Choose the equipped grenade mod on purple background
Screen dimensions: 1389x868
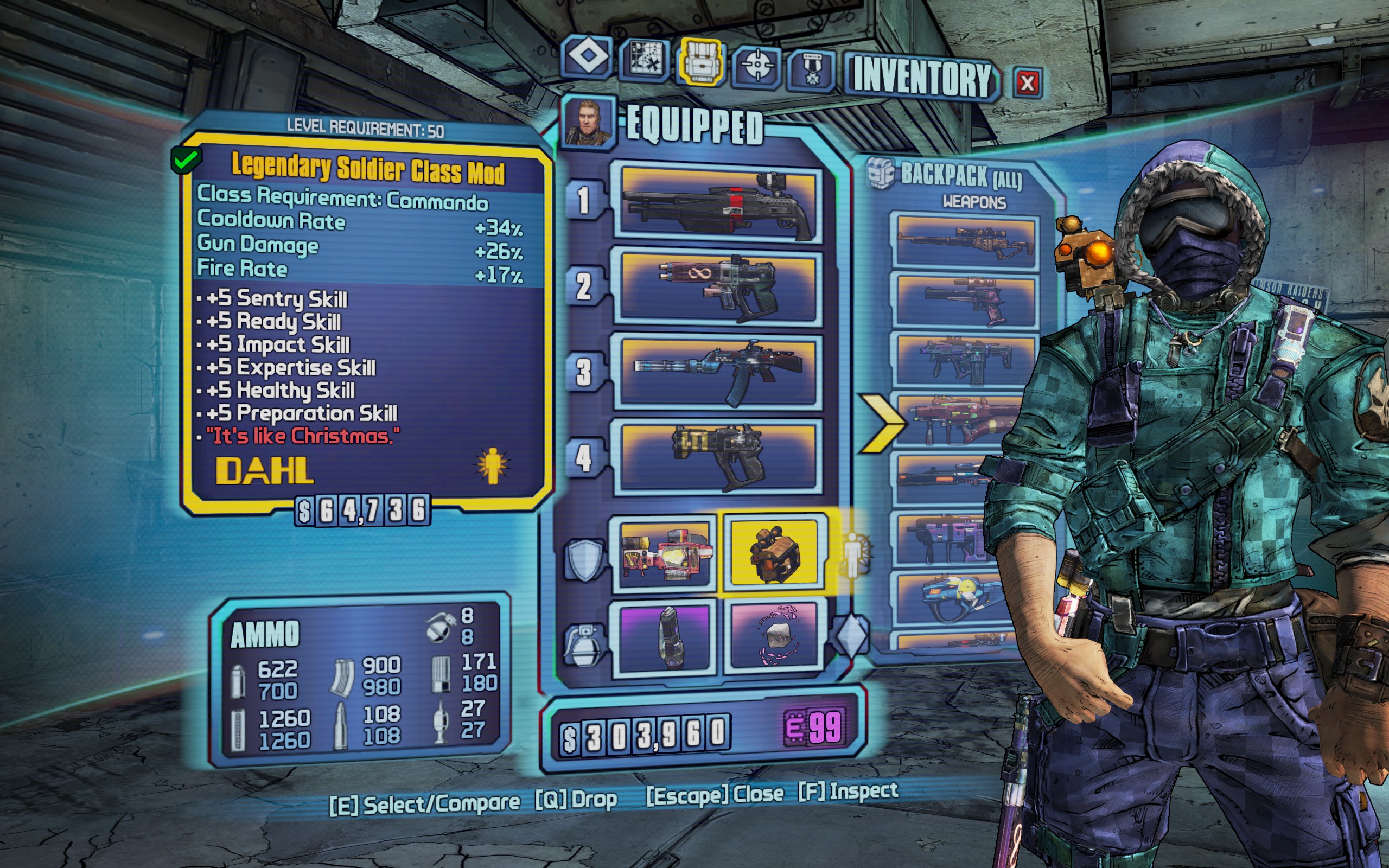click(666, 637)
